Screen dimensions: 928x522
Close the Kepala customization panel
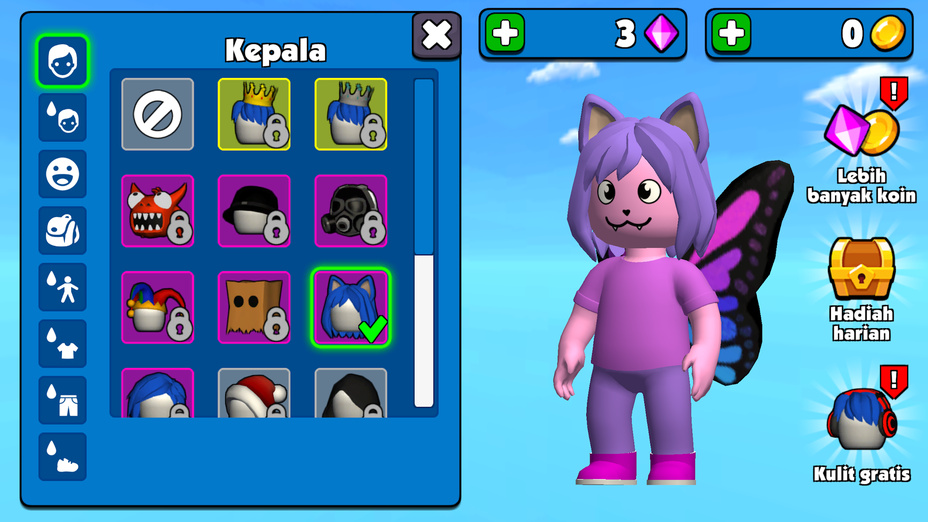tap(437, 36)
